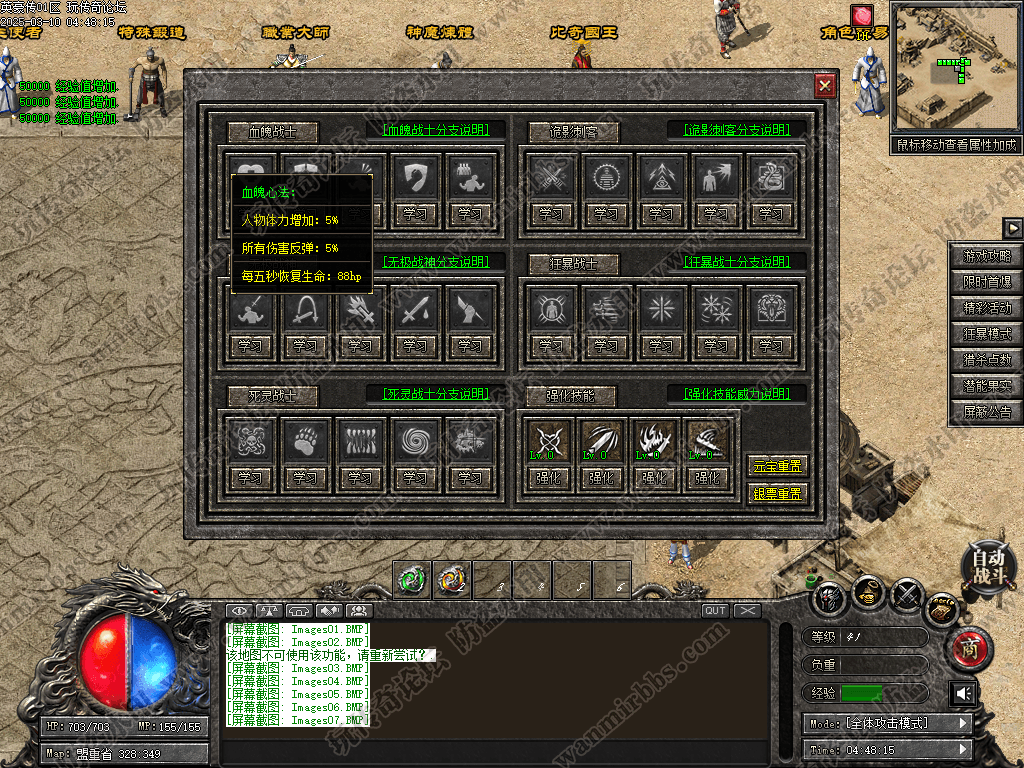Use the first green potion hotbar slot

click(x=412, y=578)
